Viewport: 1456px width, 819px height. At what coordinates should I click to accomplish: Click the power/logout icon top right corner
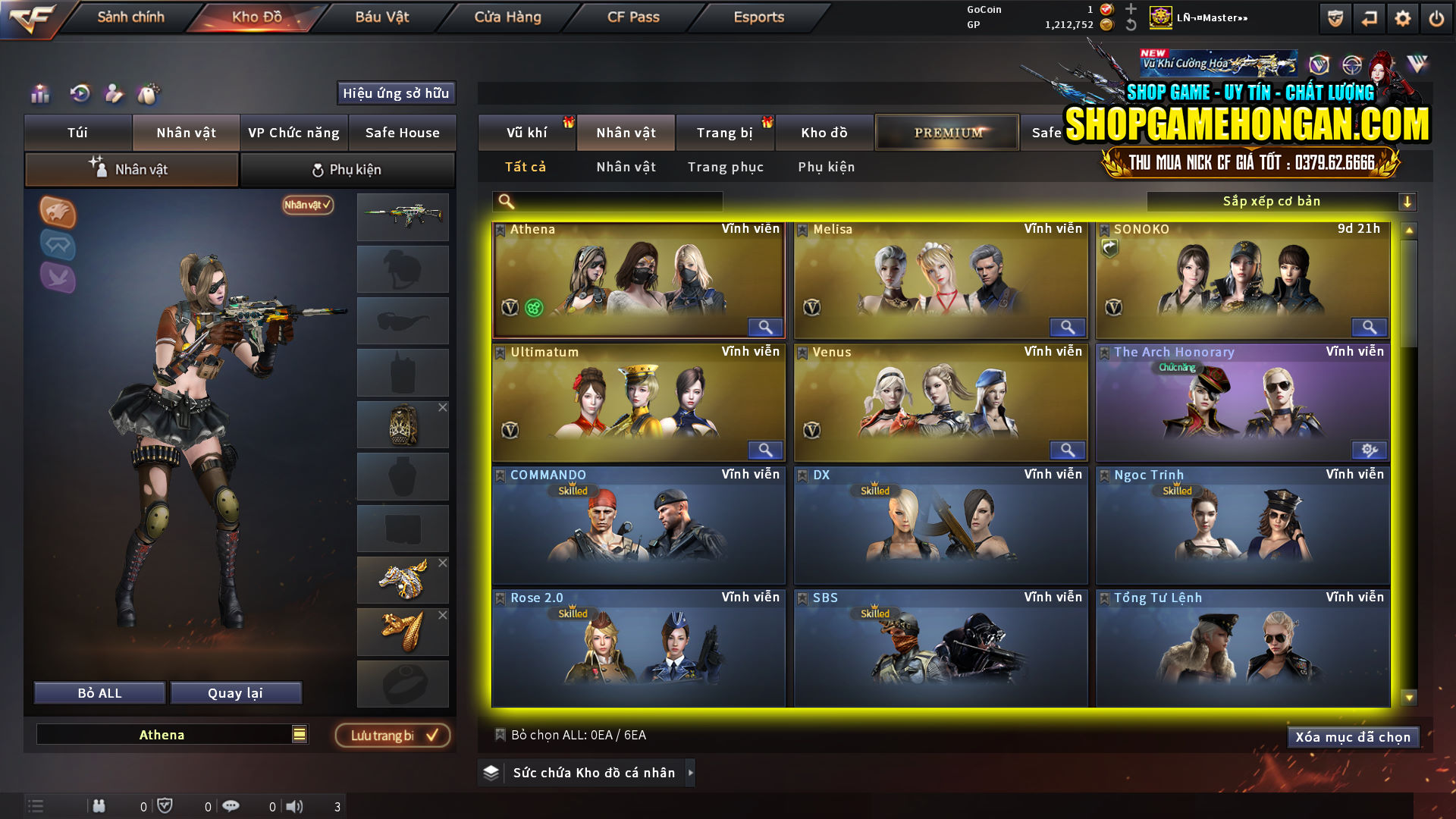[1436, 17]
